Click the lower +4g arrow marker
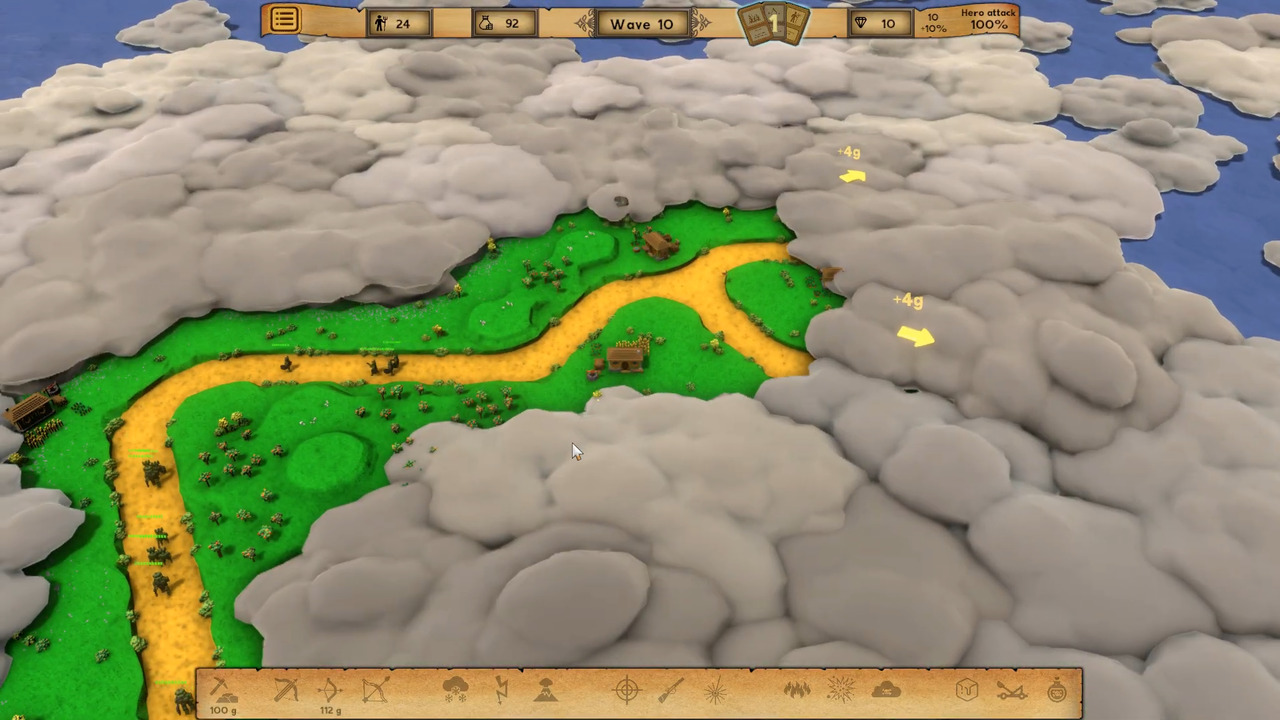Viewport: 1280px width, 720px height. 915,336
